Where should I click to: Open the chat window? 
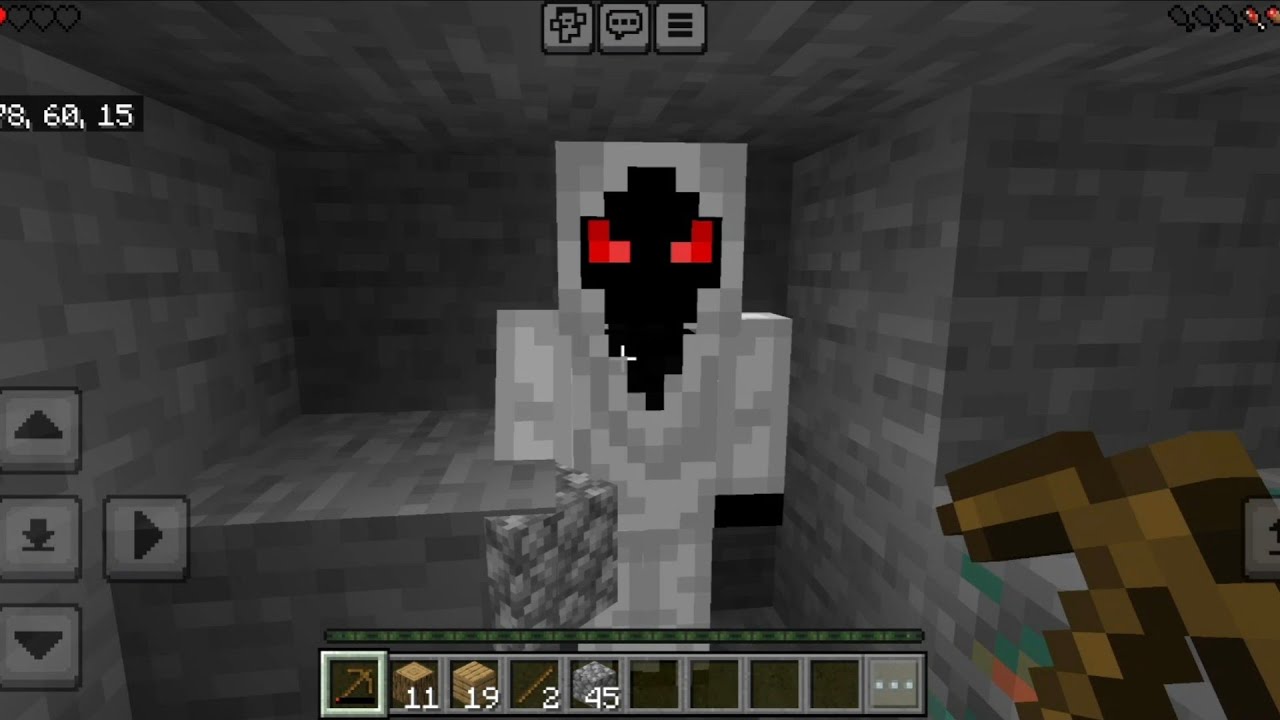622,27
